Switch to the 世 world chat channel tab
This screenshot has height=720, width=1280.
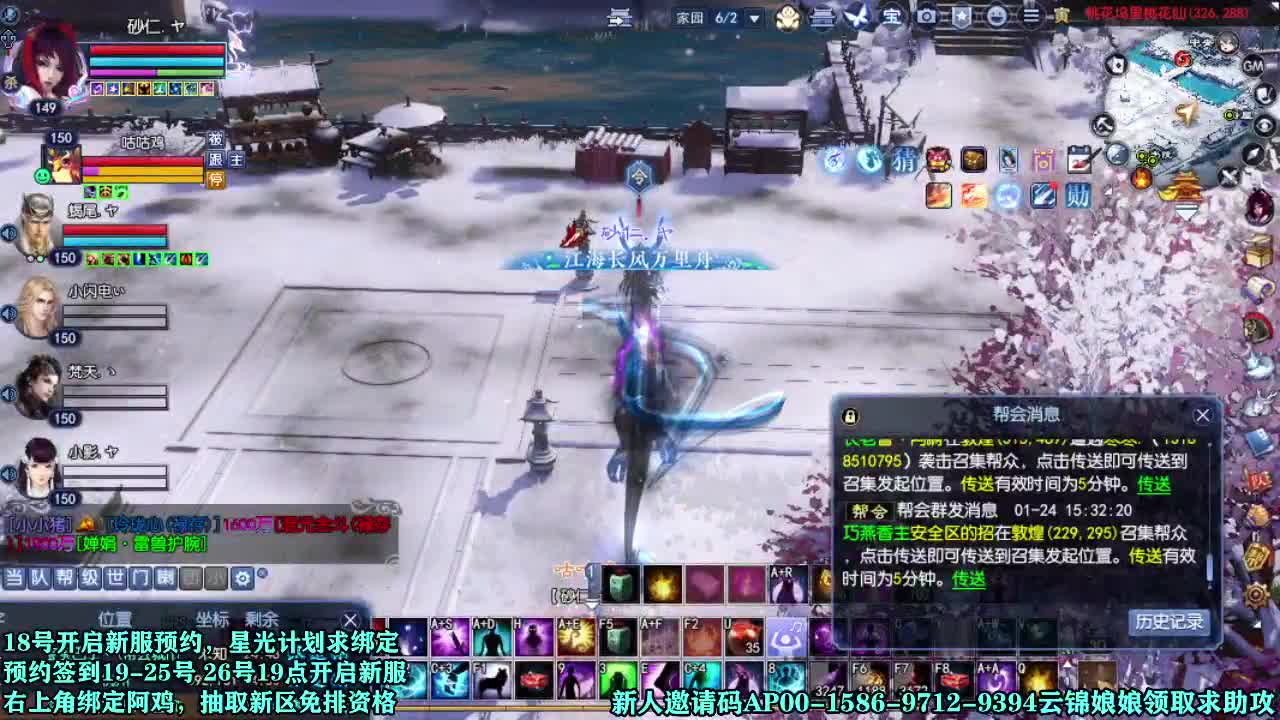click(115, 578)
